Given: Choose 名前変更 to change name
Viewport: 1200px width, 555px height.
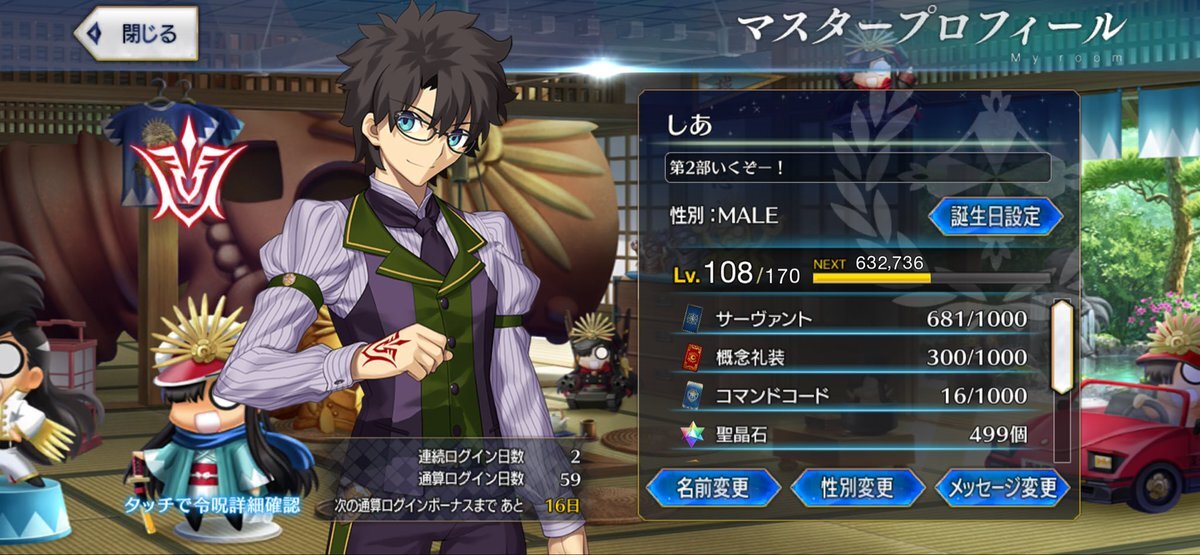Looking at the screenshot, I should point(713,487).
